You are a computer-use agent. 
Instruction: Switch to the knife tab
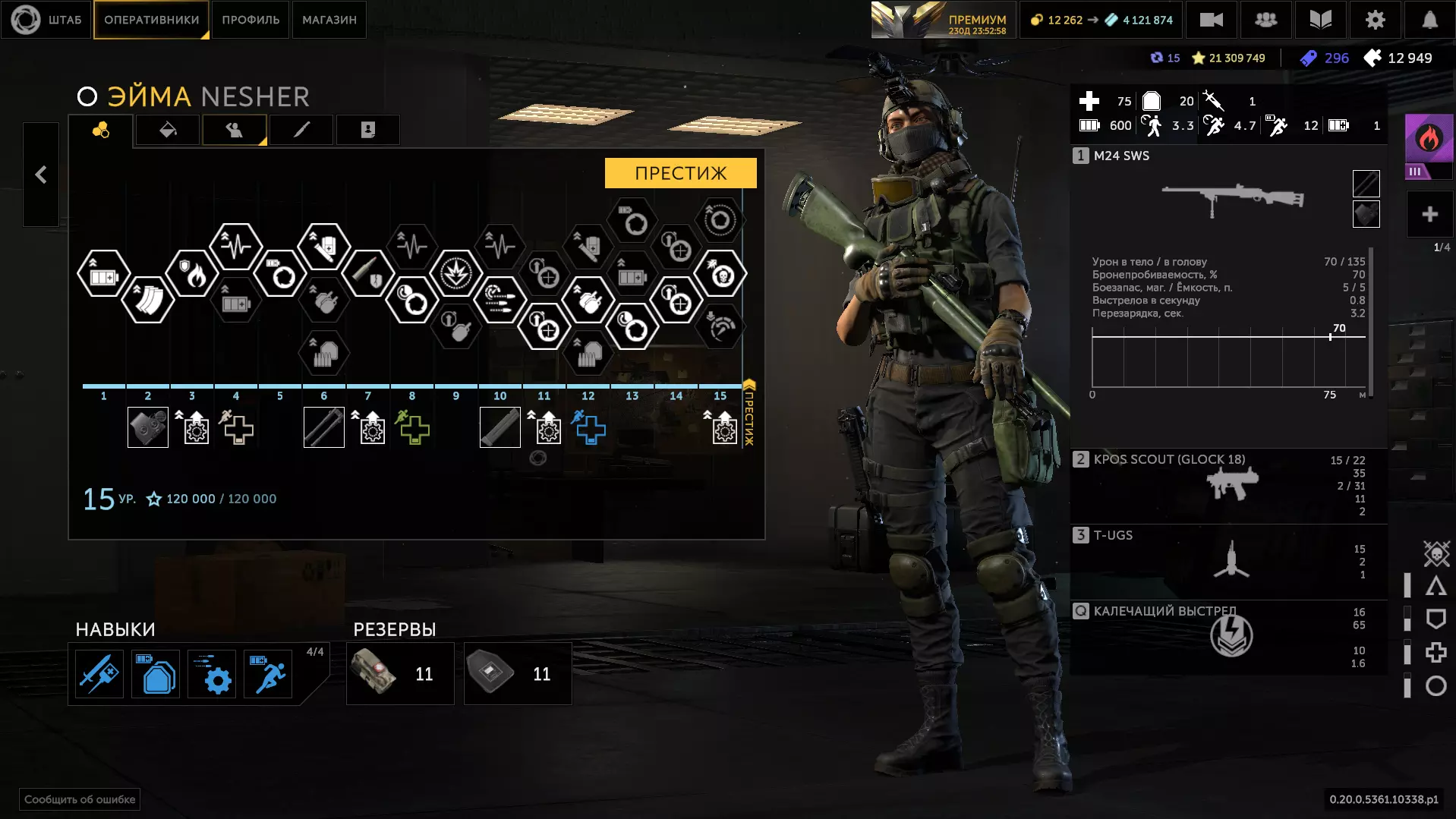click(x=301, y=130)
